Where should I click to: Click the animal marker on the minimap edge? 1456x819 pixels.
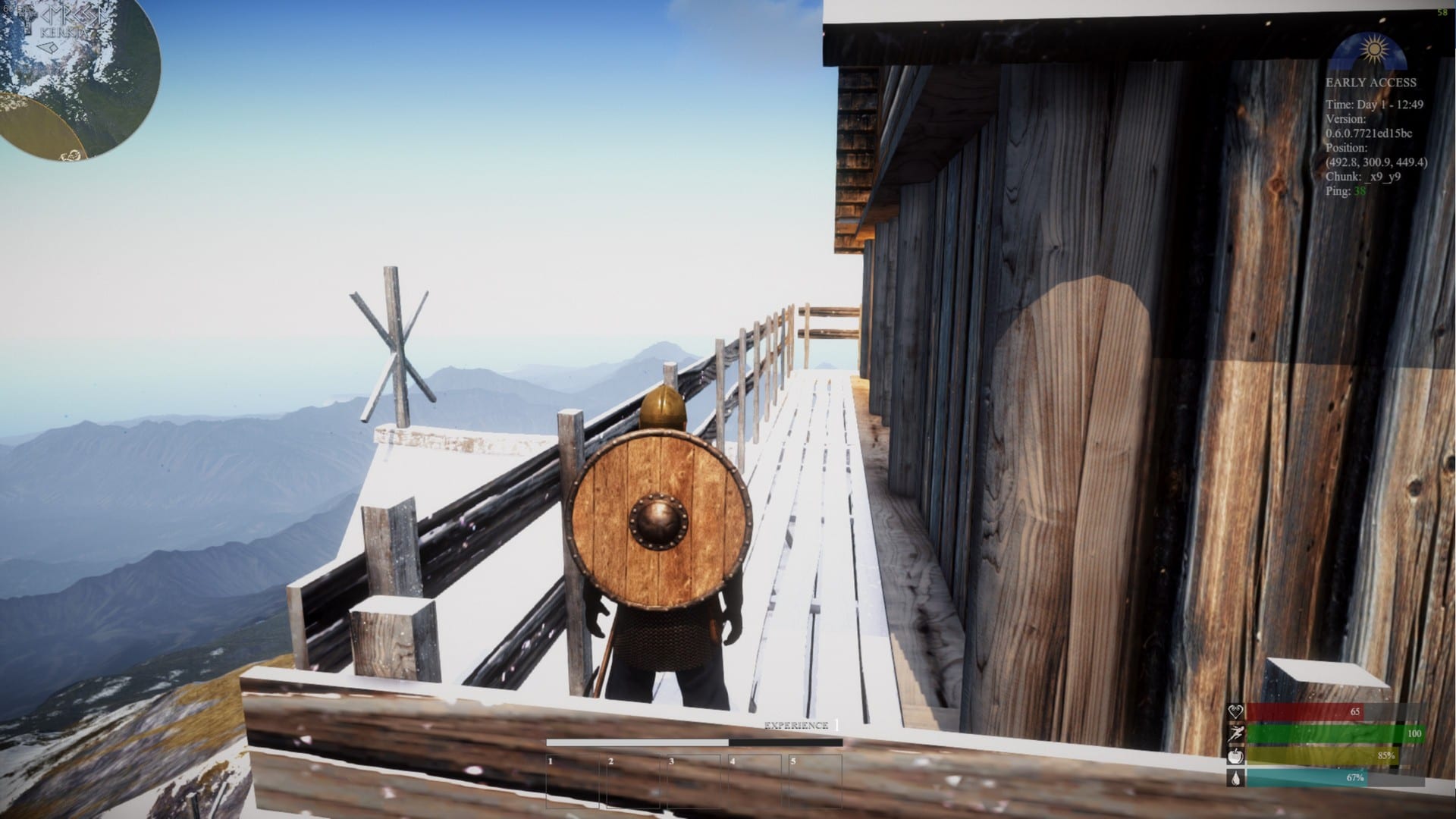coord(71,155)
